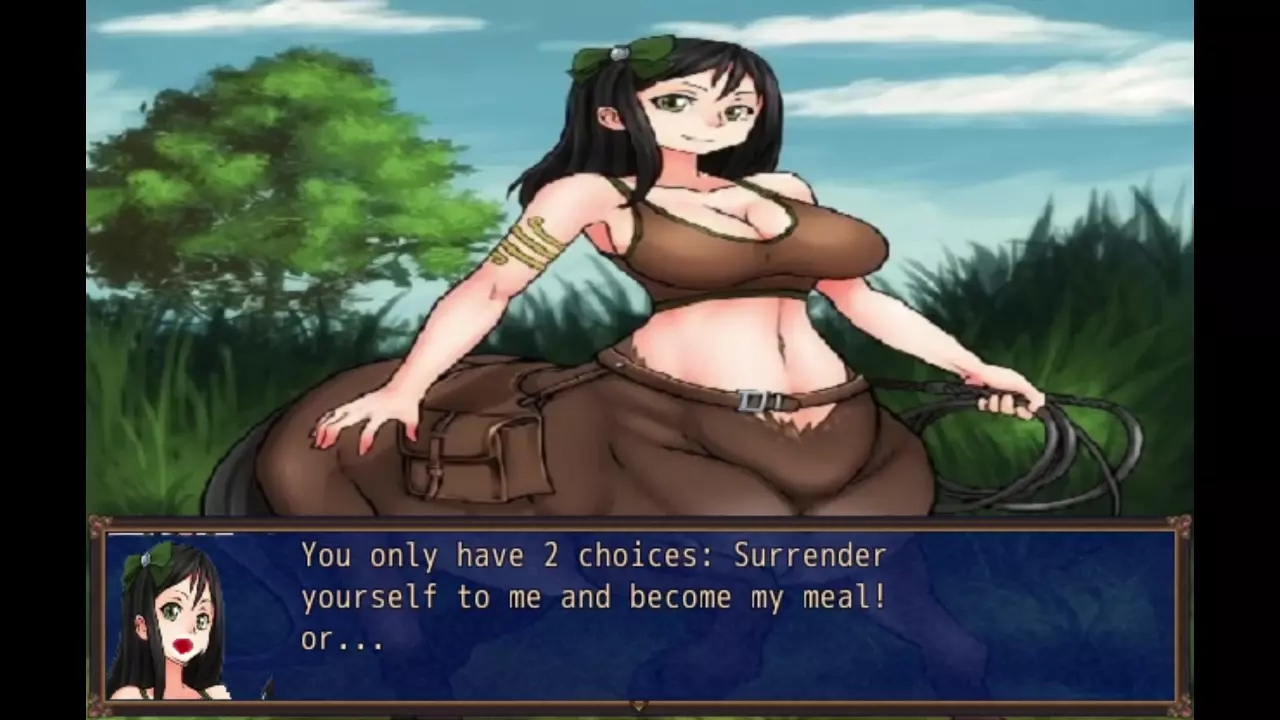Advance the 'You only have 2 choices' dialogue box
1280x720 pixels.
click(640, 610)
